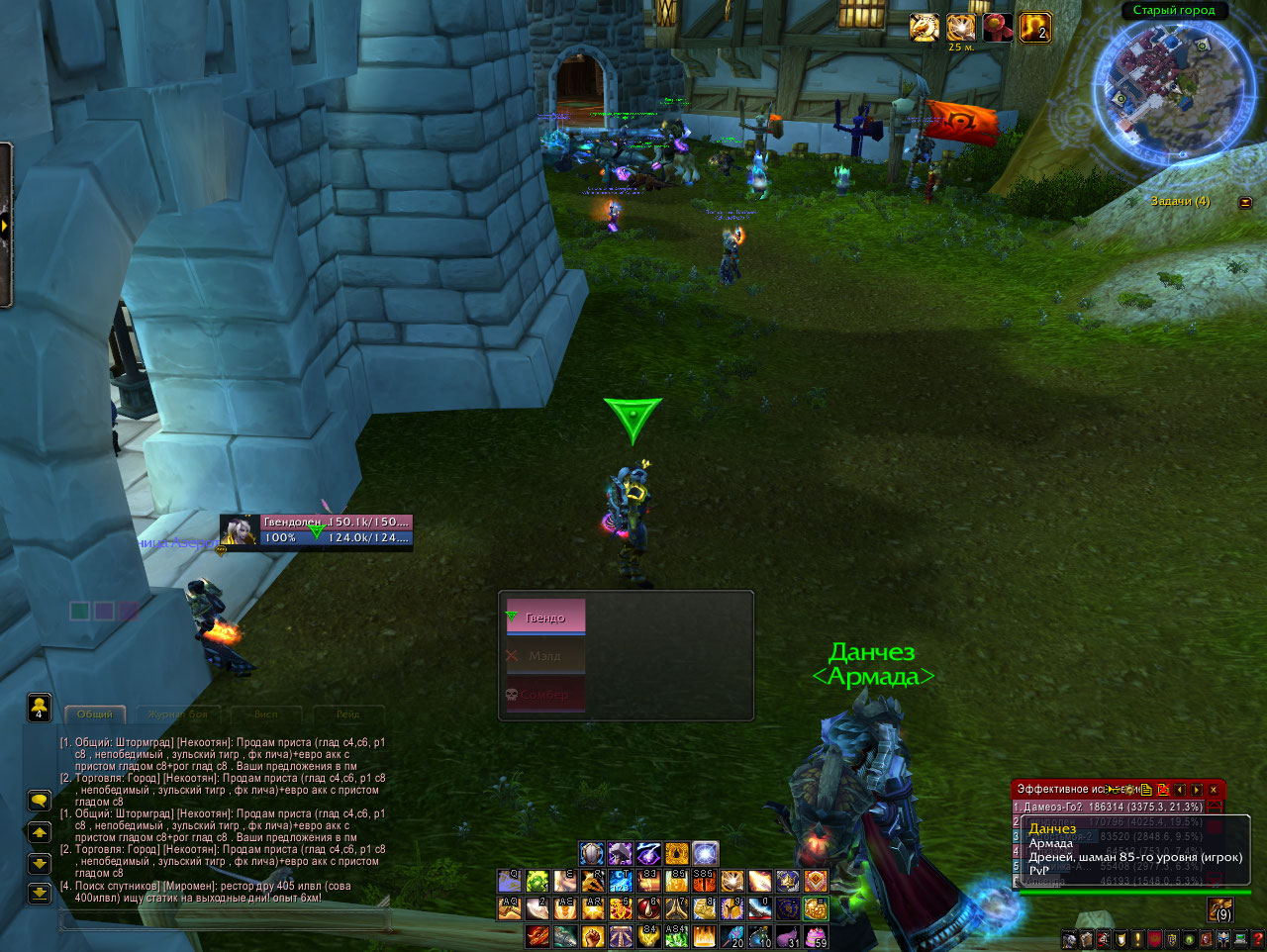The image size is (1267, 952).
Task: Switch to the Общий chat tab
Action: (95, 714)
